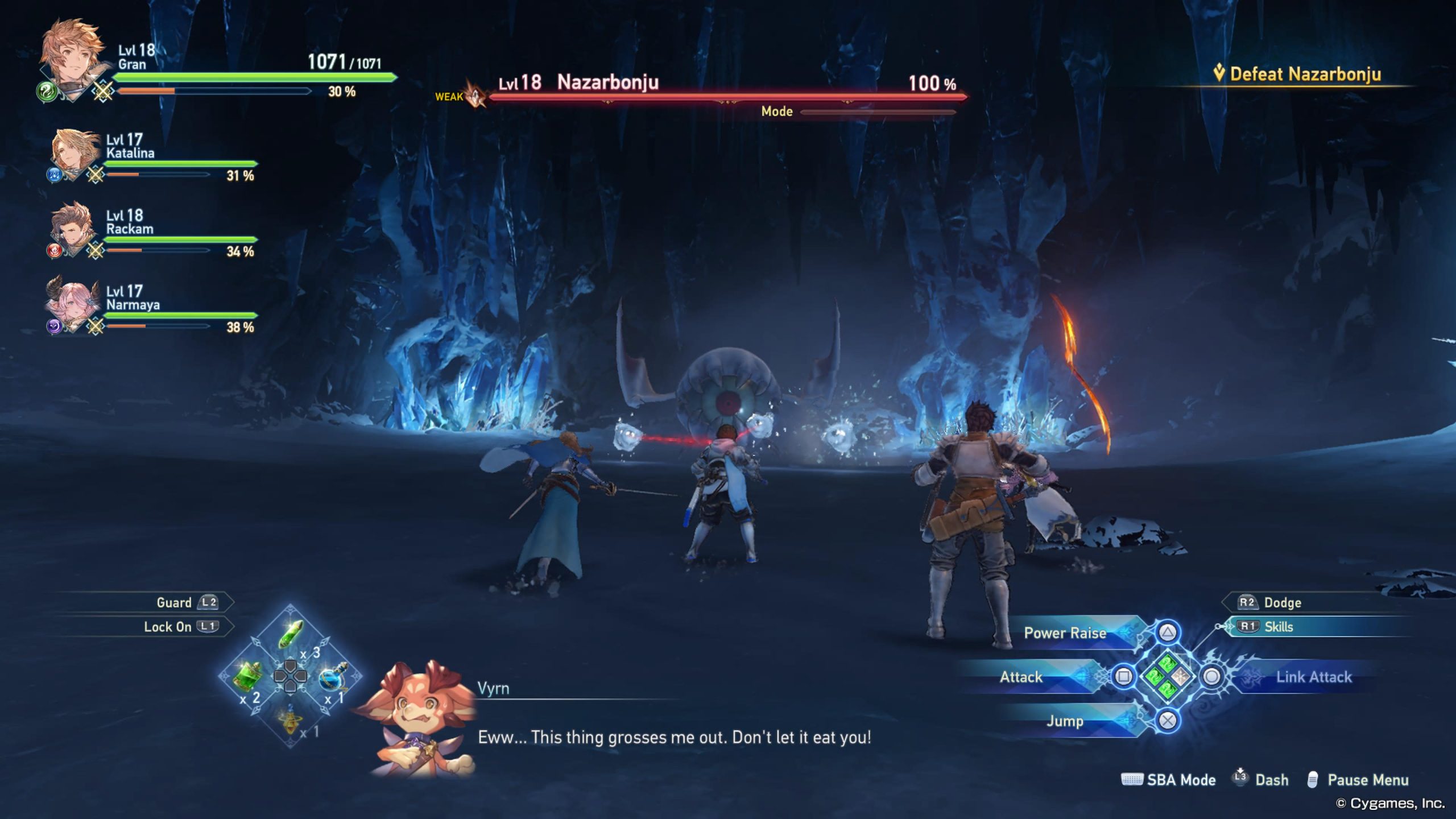Trigger the Attack action
The width and height of the screenshot is (1456, 819).
1021,677
